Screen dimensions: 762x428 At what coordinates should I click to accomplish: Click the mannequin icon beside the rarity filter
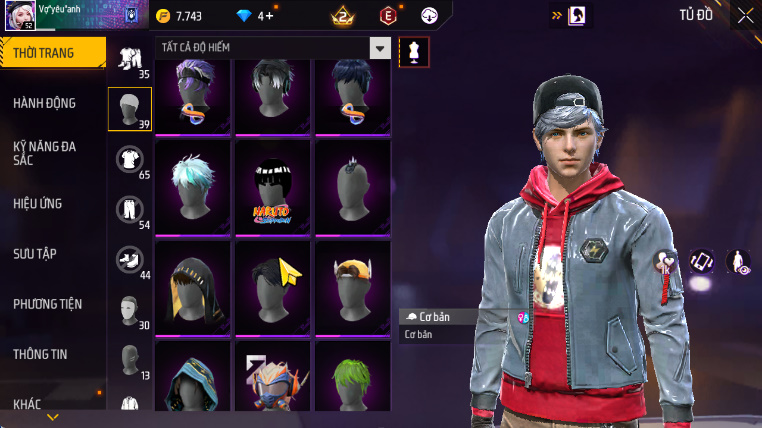tap(414, 52)
